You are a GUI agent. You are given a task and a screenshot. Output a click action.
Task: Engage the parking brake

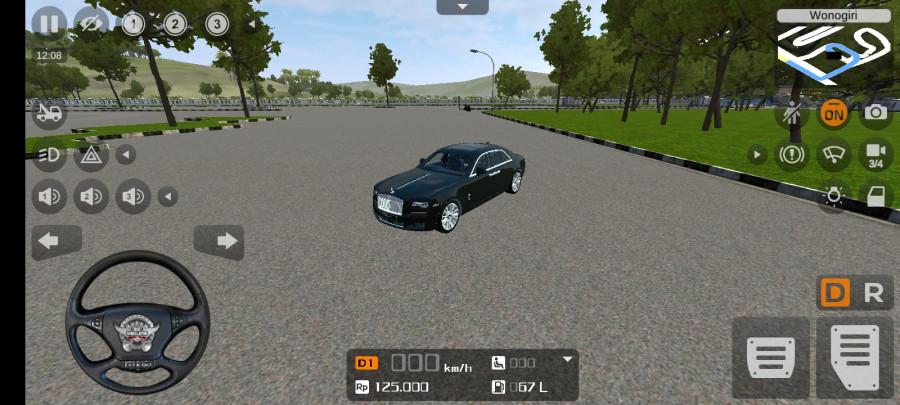point(791,154)
